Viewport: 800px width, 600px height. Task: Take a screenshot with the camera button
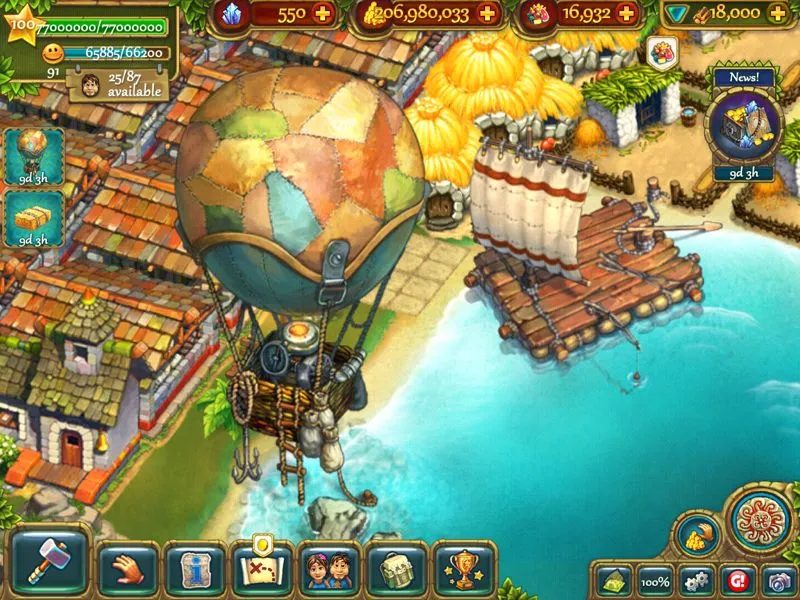pos(778,581)
